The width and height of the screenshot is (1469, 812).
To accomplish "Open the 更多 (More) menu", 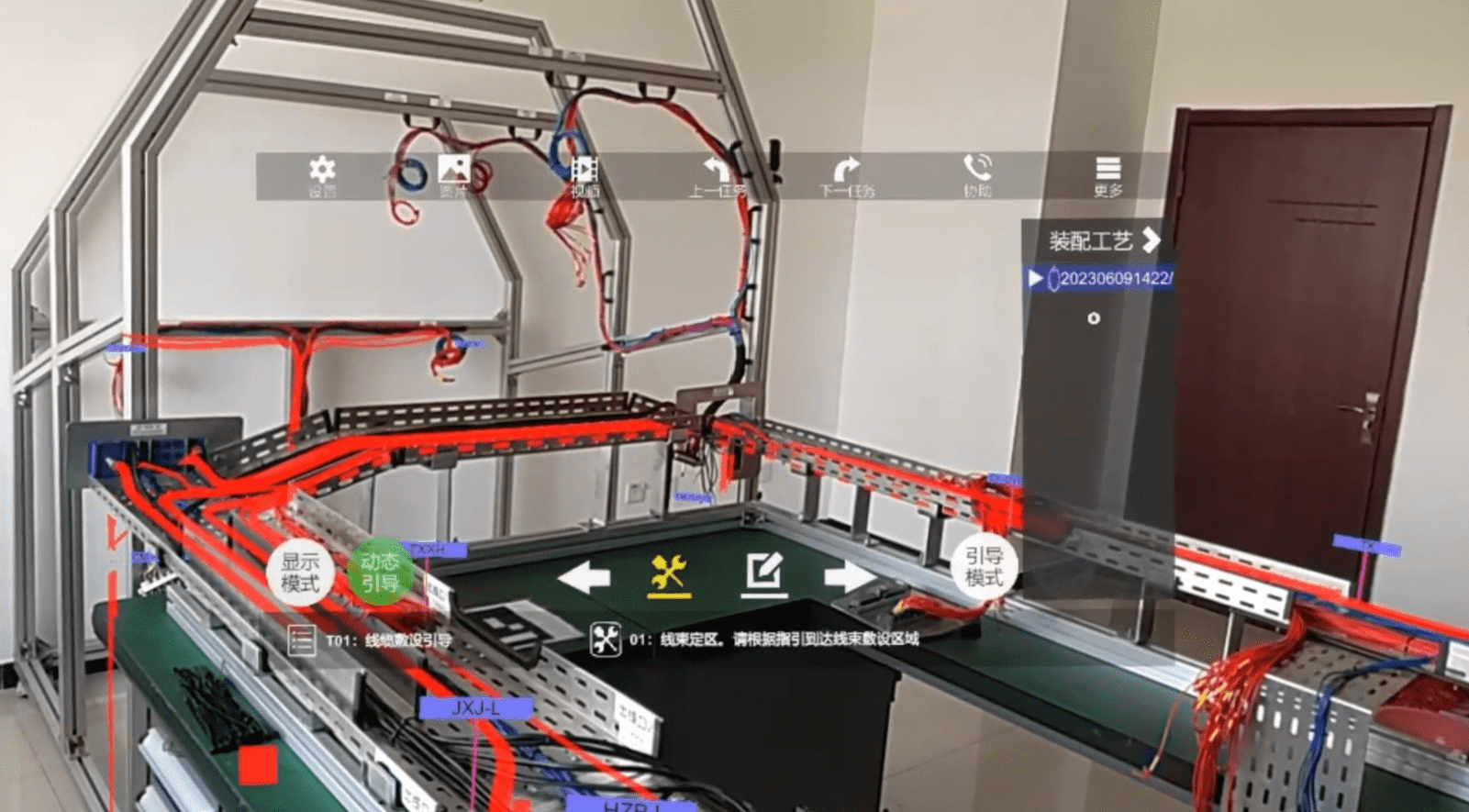I will pyautogui.click(x=1107, y=170).
